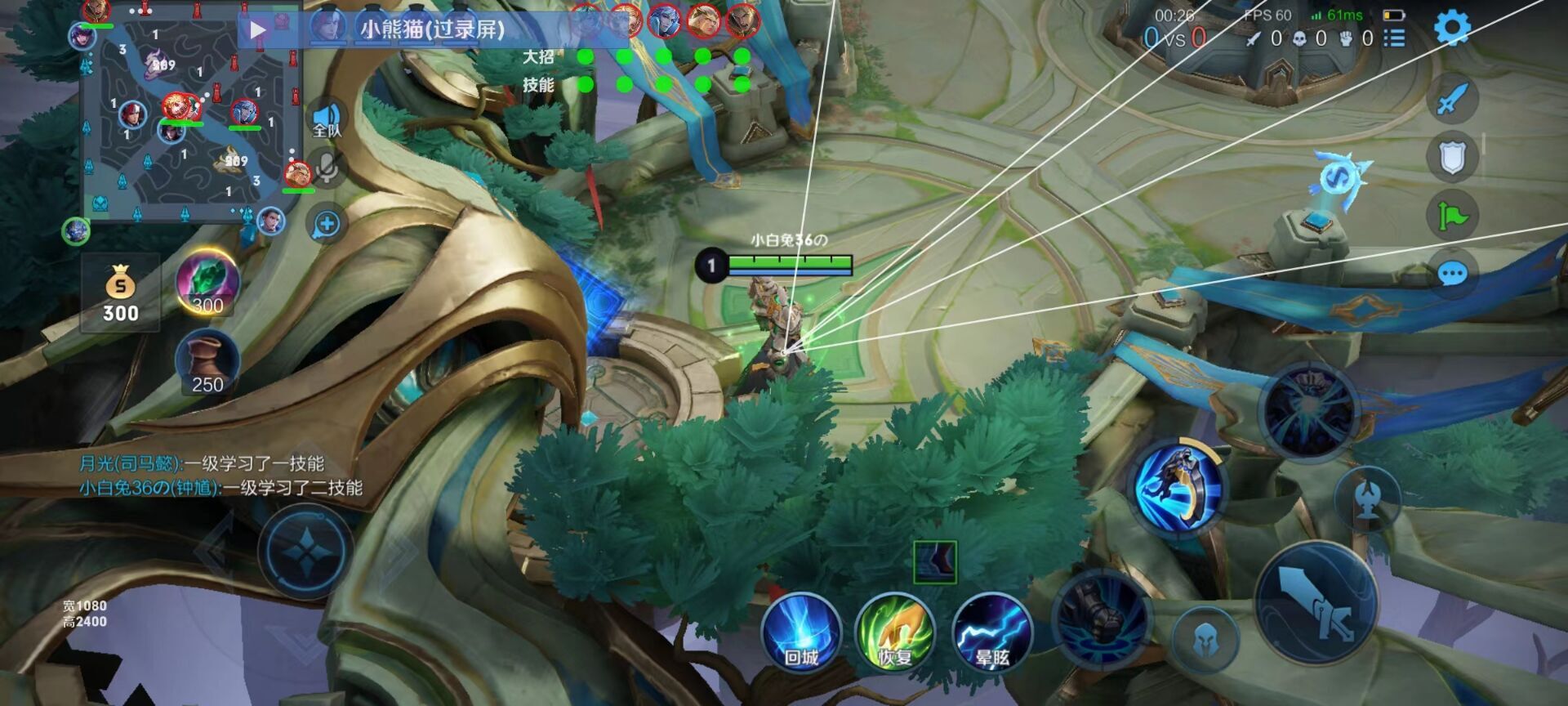Viewport: 1568px width, 706px height.
Task: Send the shield defend signal
Action: pos(1451,158)
